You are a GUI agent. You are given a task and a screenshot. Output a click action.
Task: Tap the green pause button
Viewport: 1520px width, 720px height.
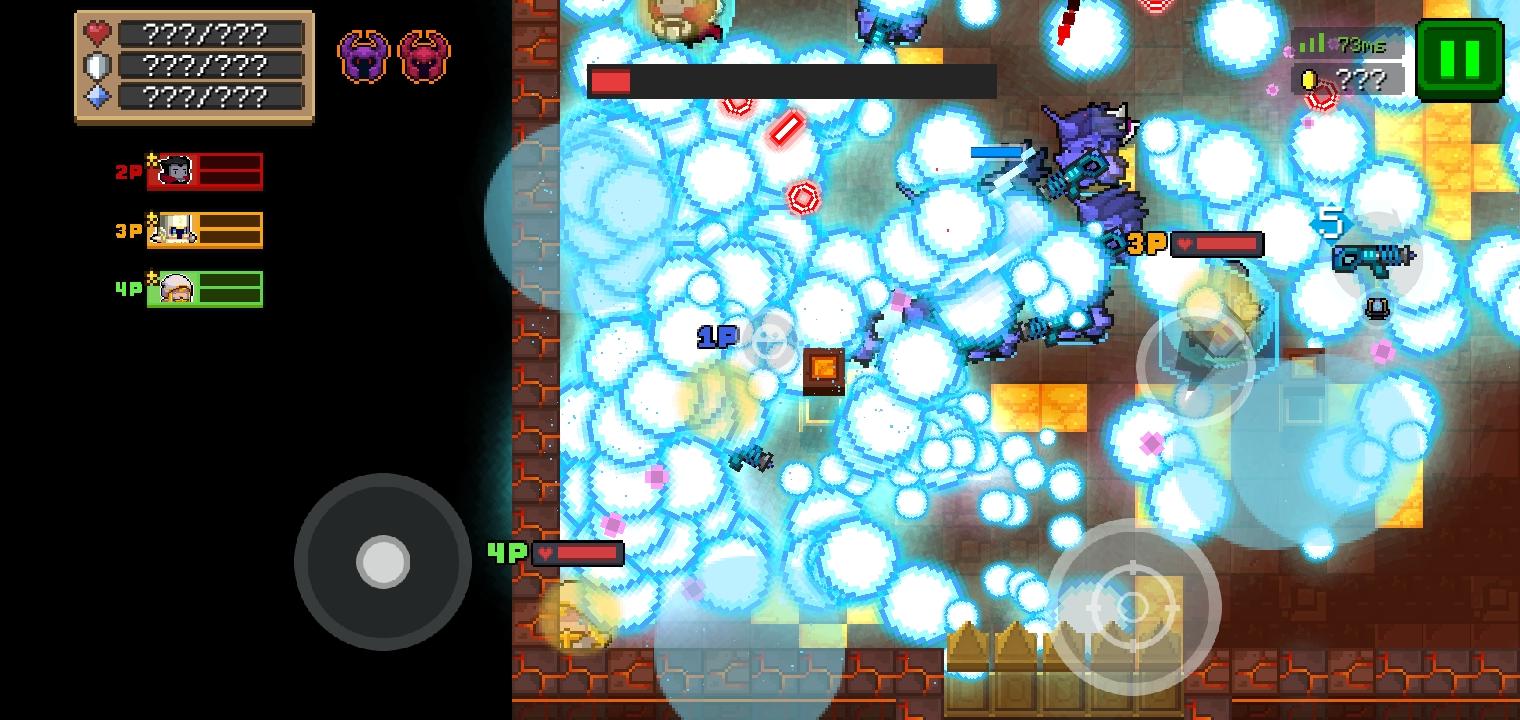1459,57
